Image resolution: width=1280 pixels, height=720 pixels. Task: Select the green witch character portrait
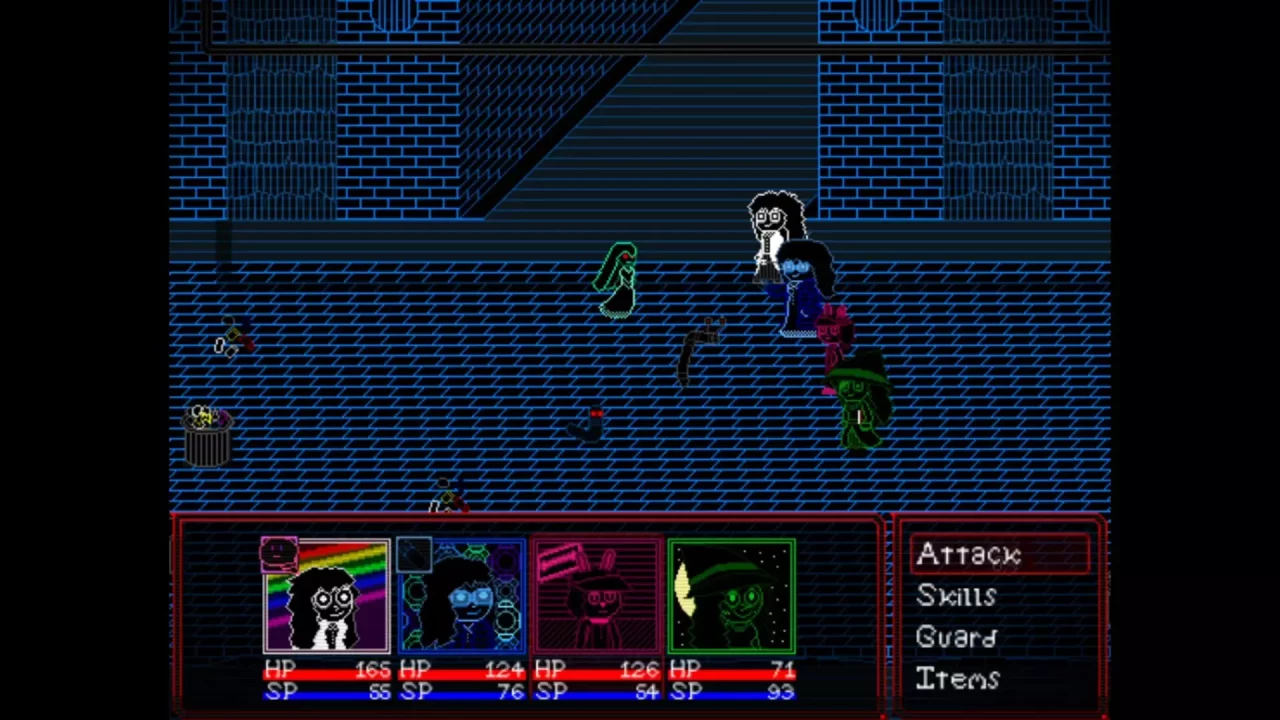click(x=732, y=596)
